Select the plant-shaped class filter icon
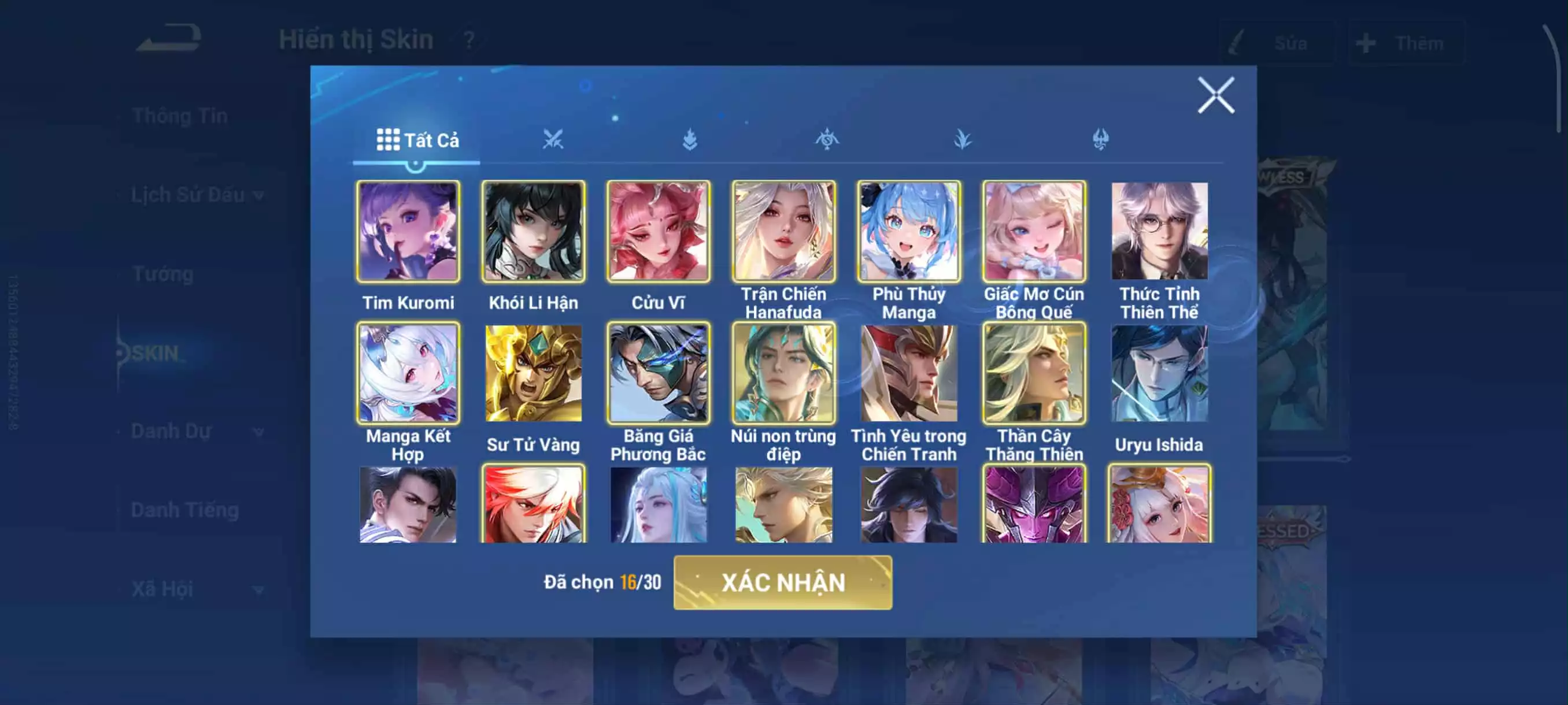 [x=963, y=140]
